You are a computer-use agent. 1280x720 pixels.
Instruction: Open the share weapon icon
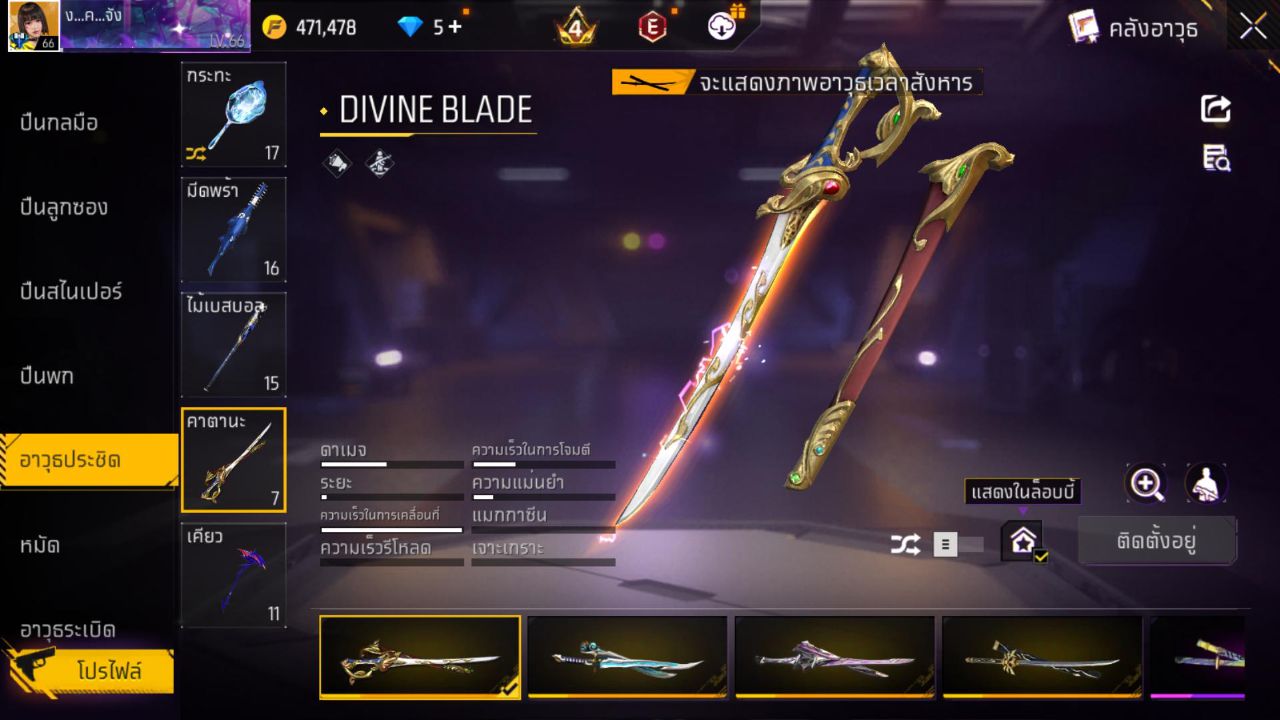[1215, 110]
